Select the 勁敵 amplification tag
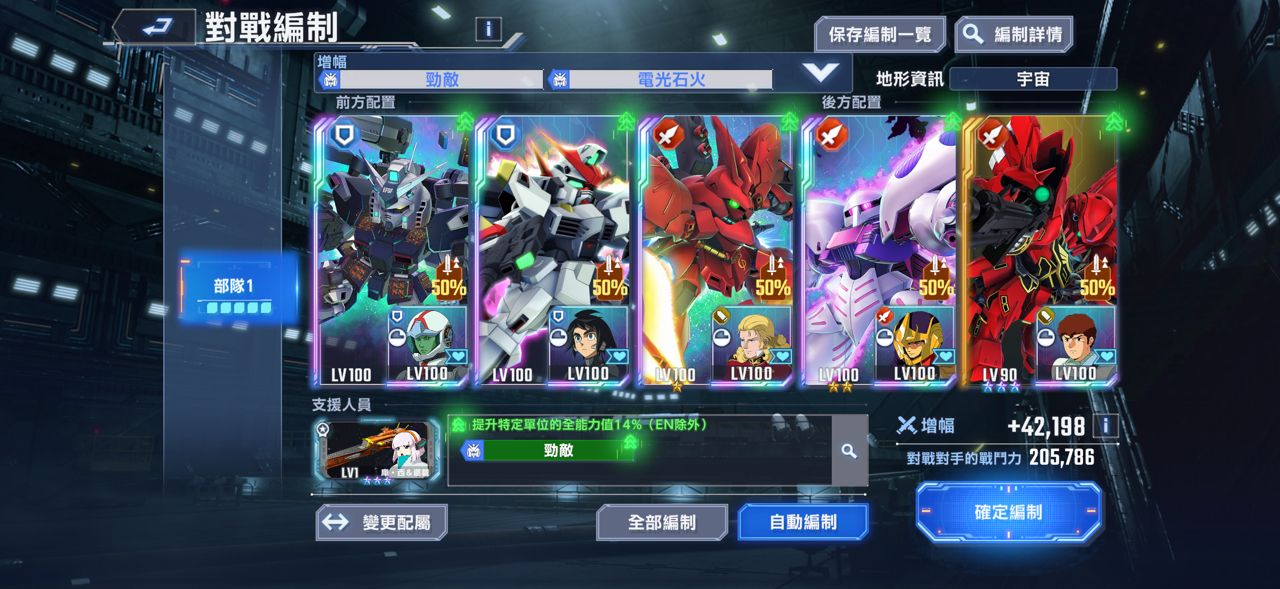The image size is (1280, 589). [x=441, y=80]
